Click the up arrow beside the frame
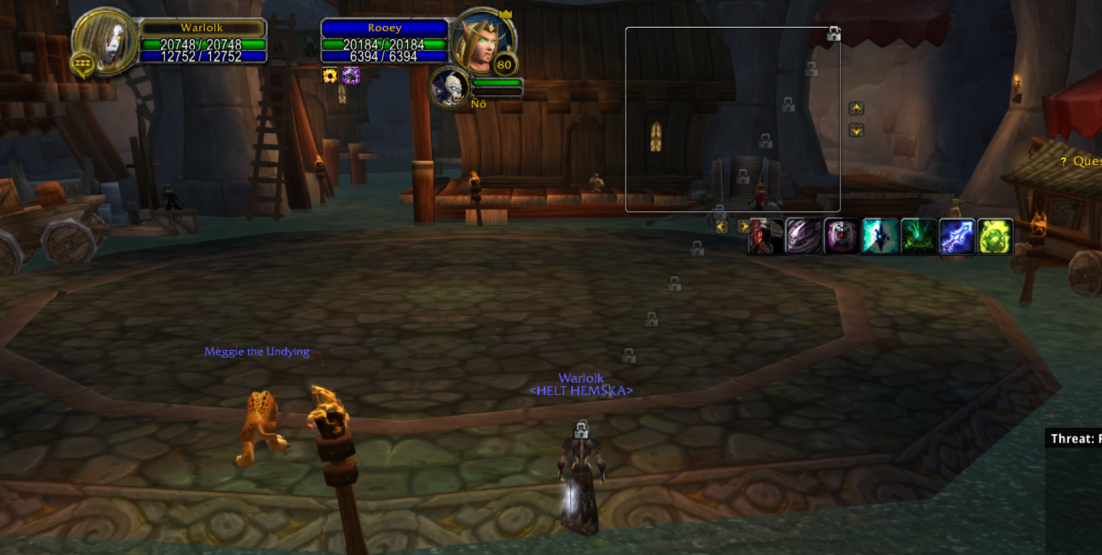The width and height of the screenshot is (1102, 555). coord(856,108)
